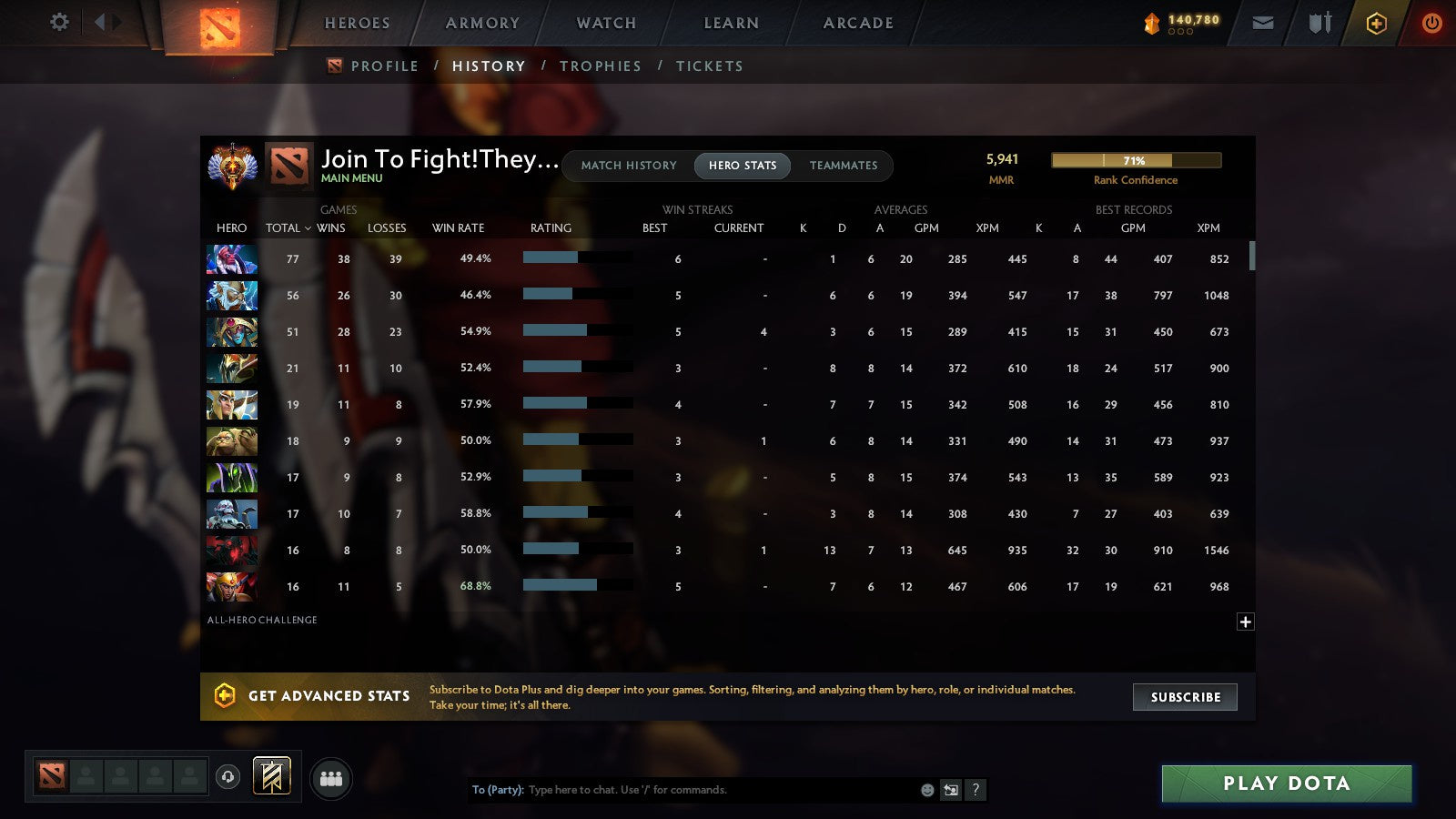This screenshot has height=819, width=1456.
Task: Click the friends group icon in bottom bar
Action: (x=331, y=779)
